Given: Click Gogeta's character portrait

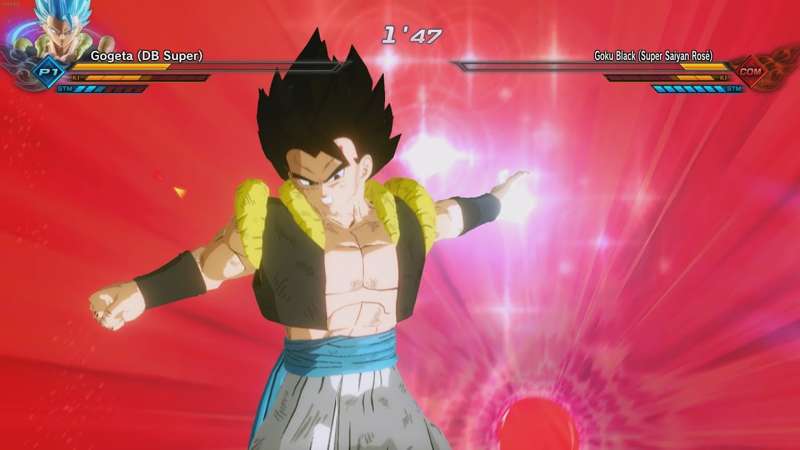Looking at the screenshot, I should point(63,28).
